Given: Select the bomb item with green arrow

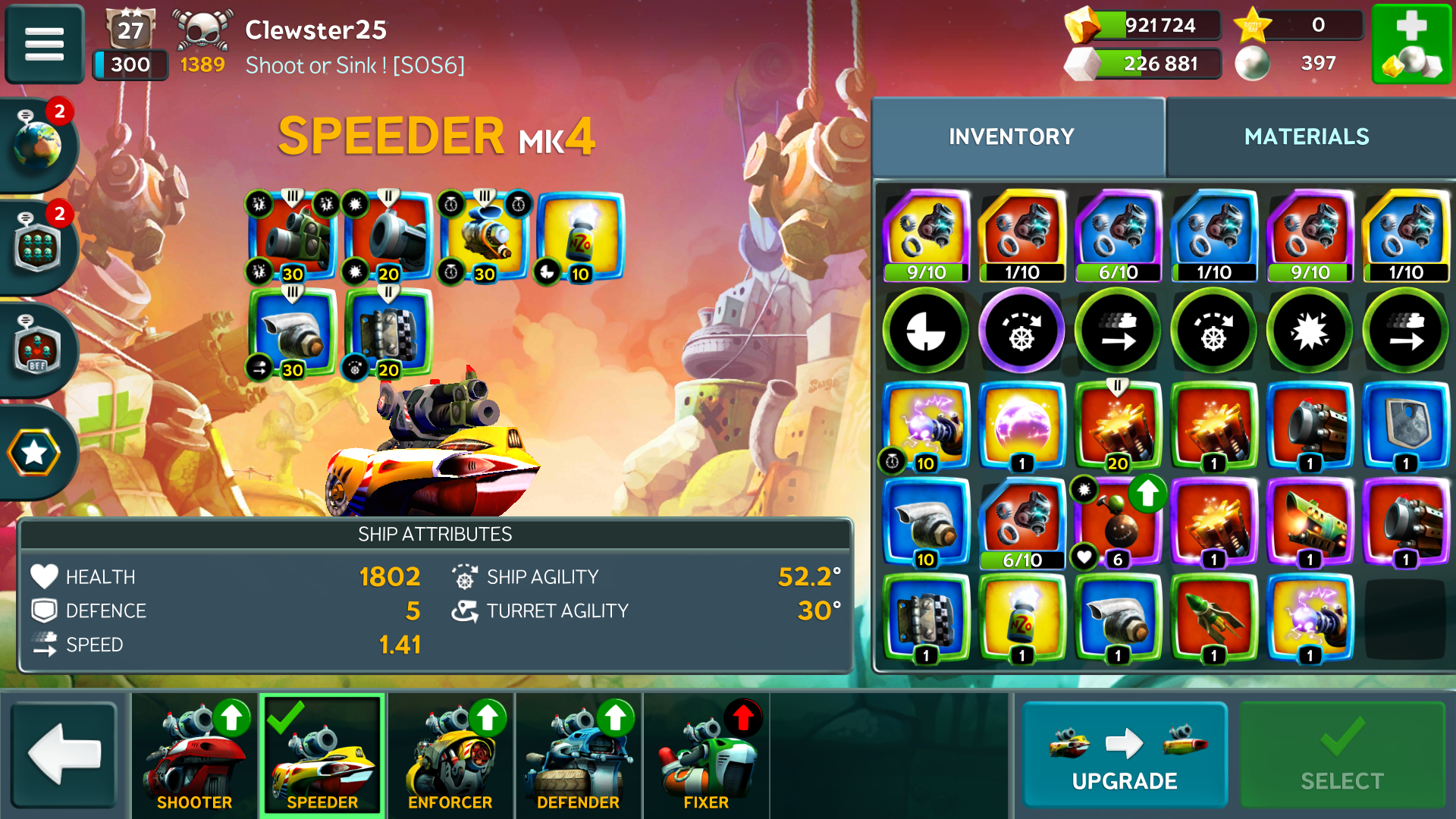Looking at the screenshot, I should tap(1118, 523).
